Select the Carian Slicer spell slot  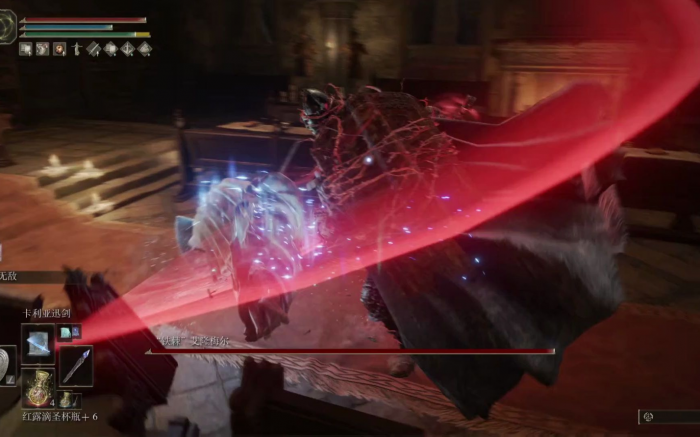click(38, 341)
